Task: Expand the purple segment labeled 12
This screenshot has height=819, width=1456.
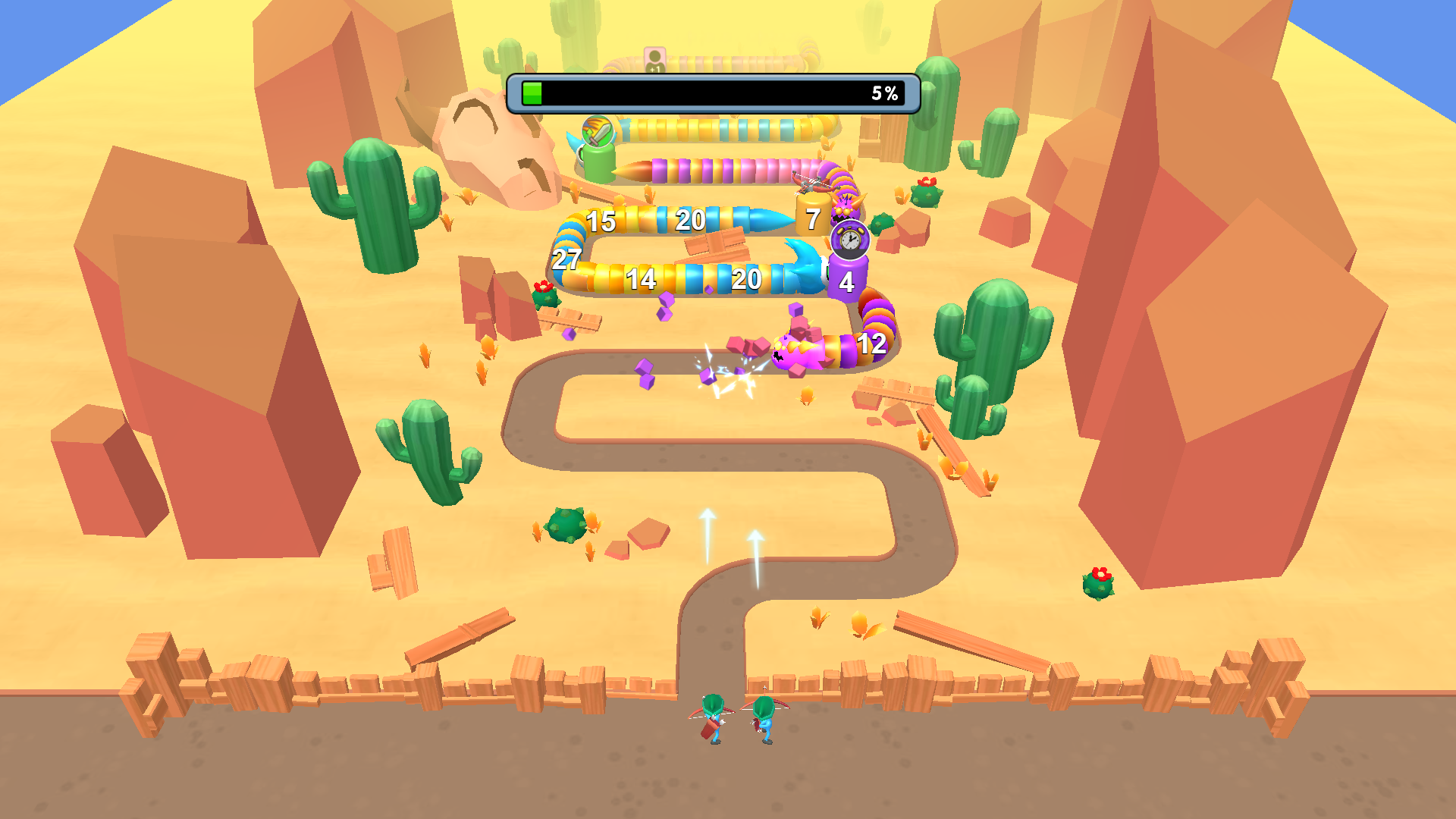Action: click(872, 345)
